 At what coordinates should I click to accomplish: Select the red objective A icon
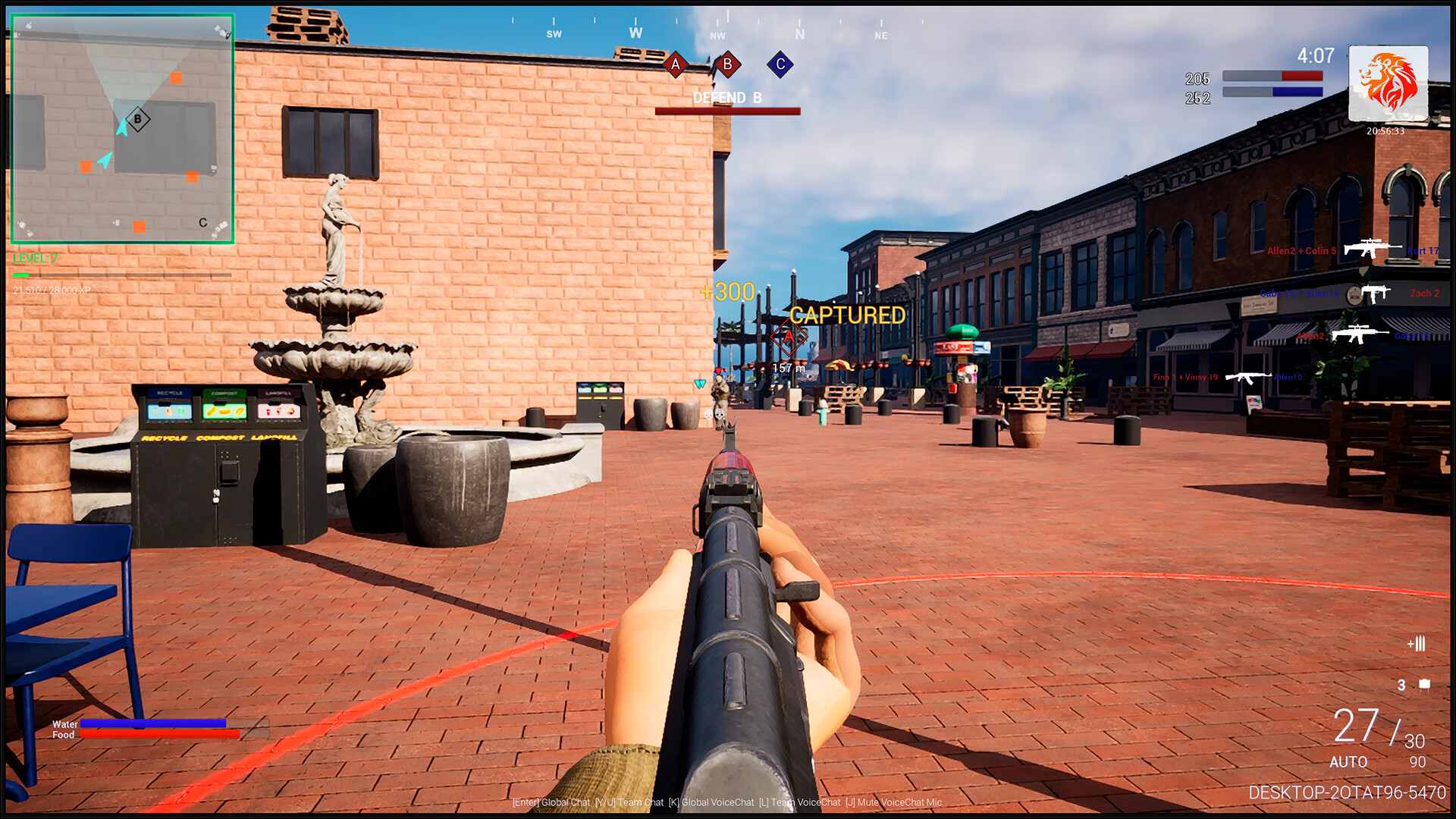click(x=675, y=64)
